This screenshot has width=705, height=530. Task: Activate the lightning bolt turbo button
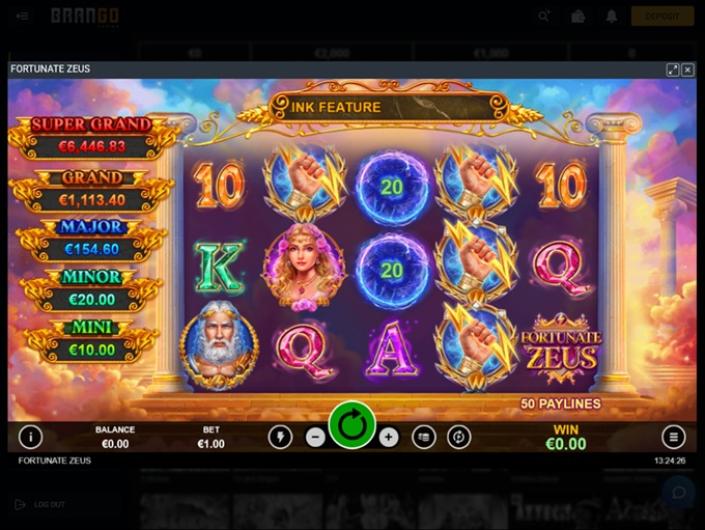[x=280, y=437]
